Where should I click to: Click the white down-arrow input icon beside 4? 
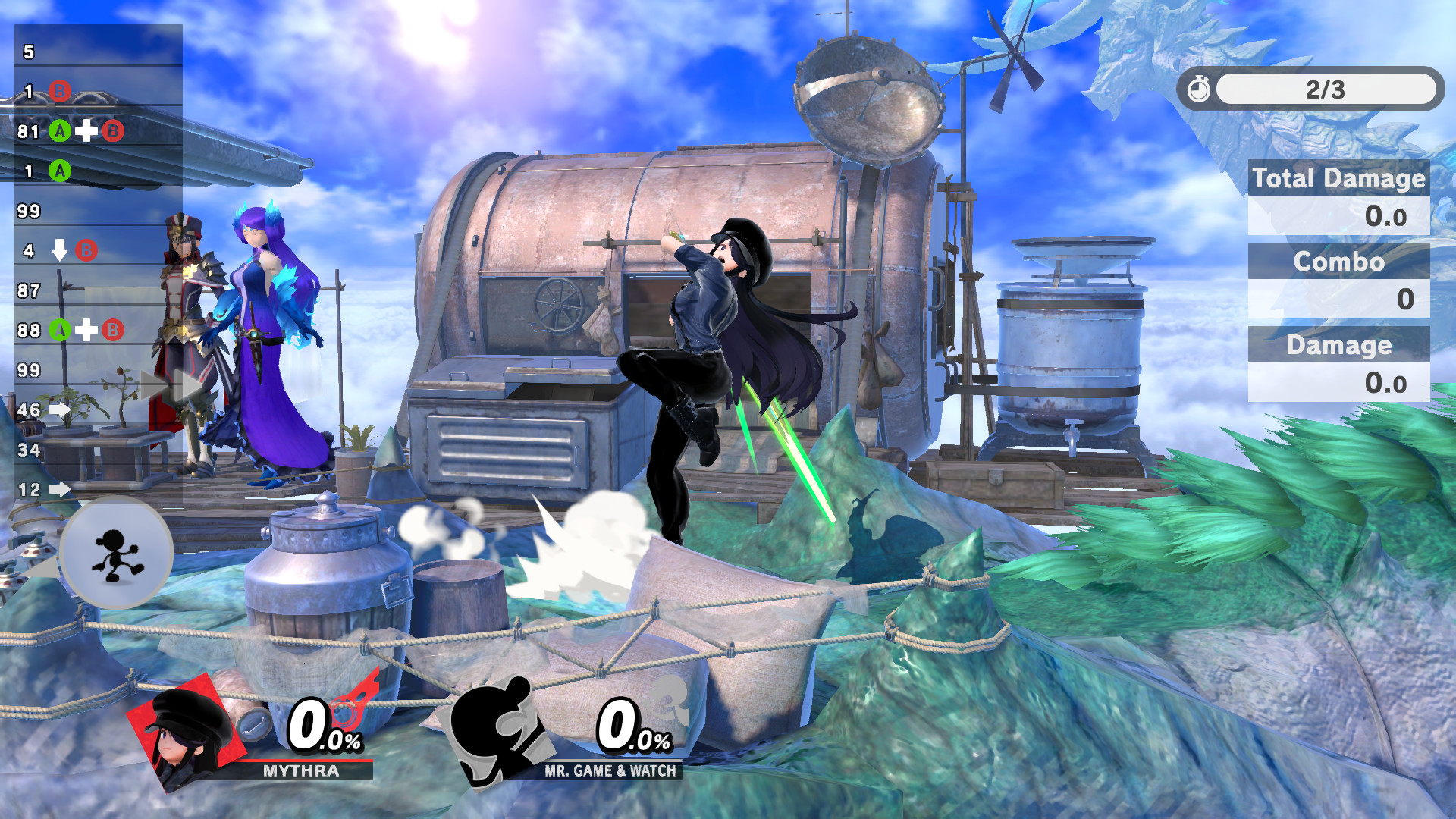coord(59,250)
